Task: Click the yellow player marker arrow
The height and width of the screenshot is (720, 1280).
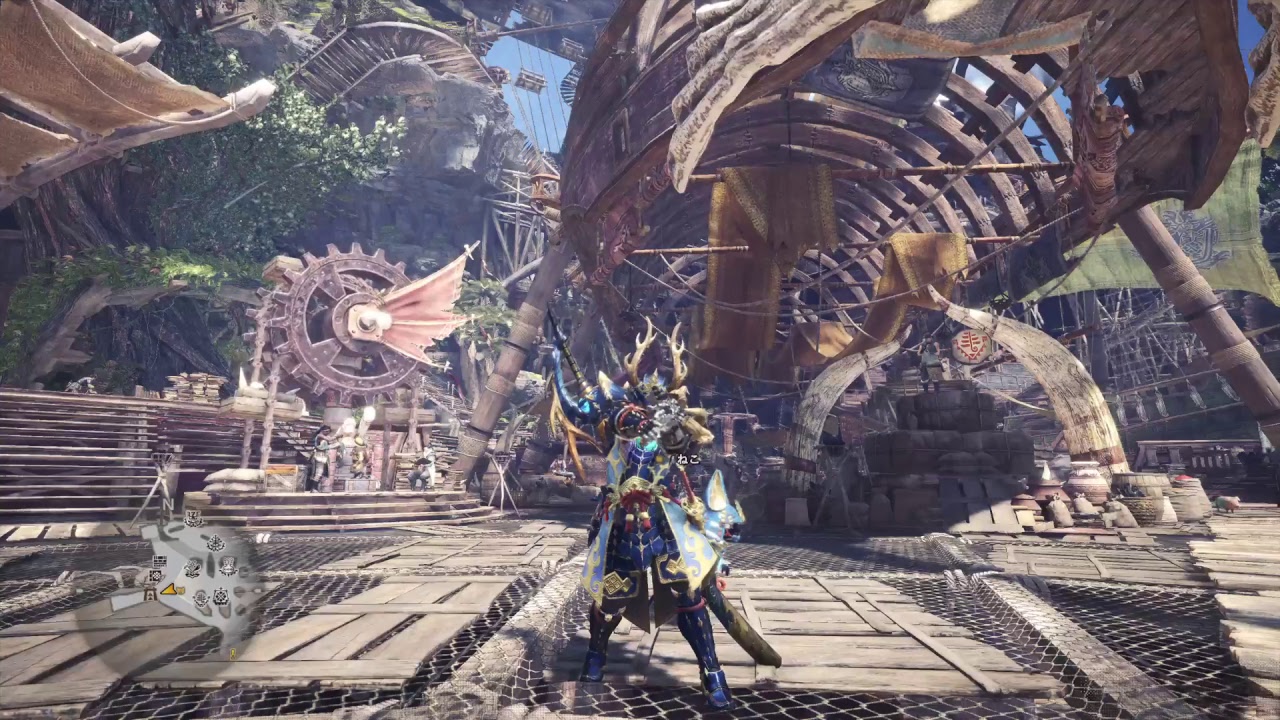Action: (x=168, y=591)
